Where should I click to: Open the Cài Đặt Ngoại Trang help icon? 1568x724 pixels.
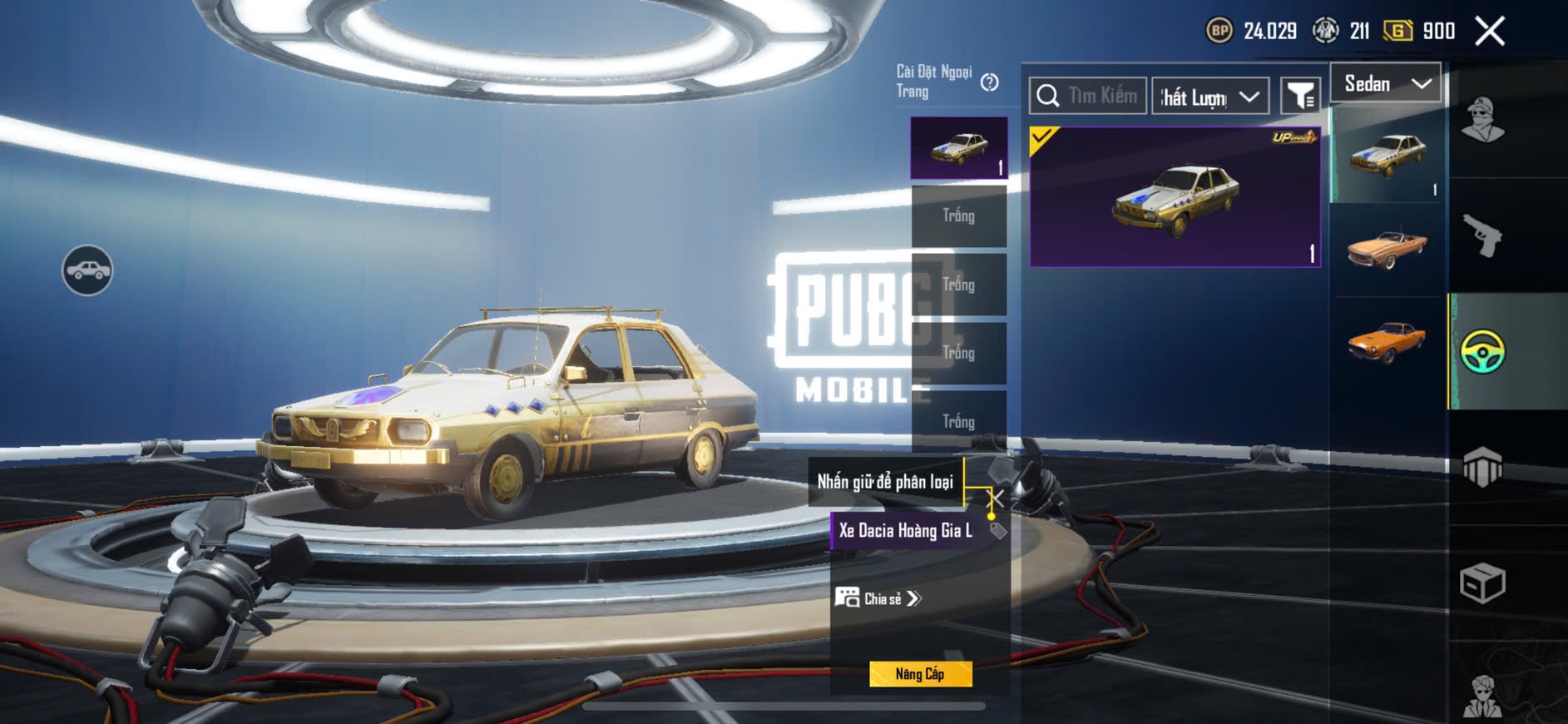tap(989, 82)
